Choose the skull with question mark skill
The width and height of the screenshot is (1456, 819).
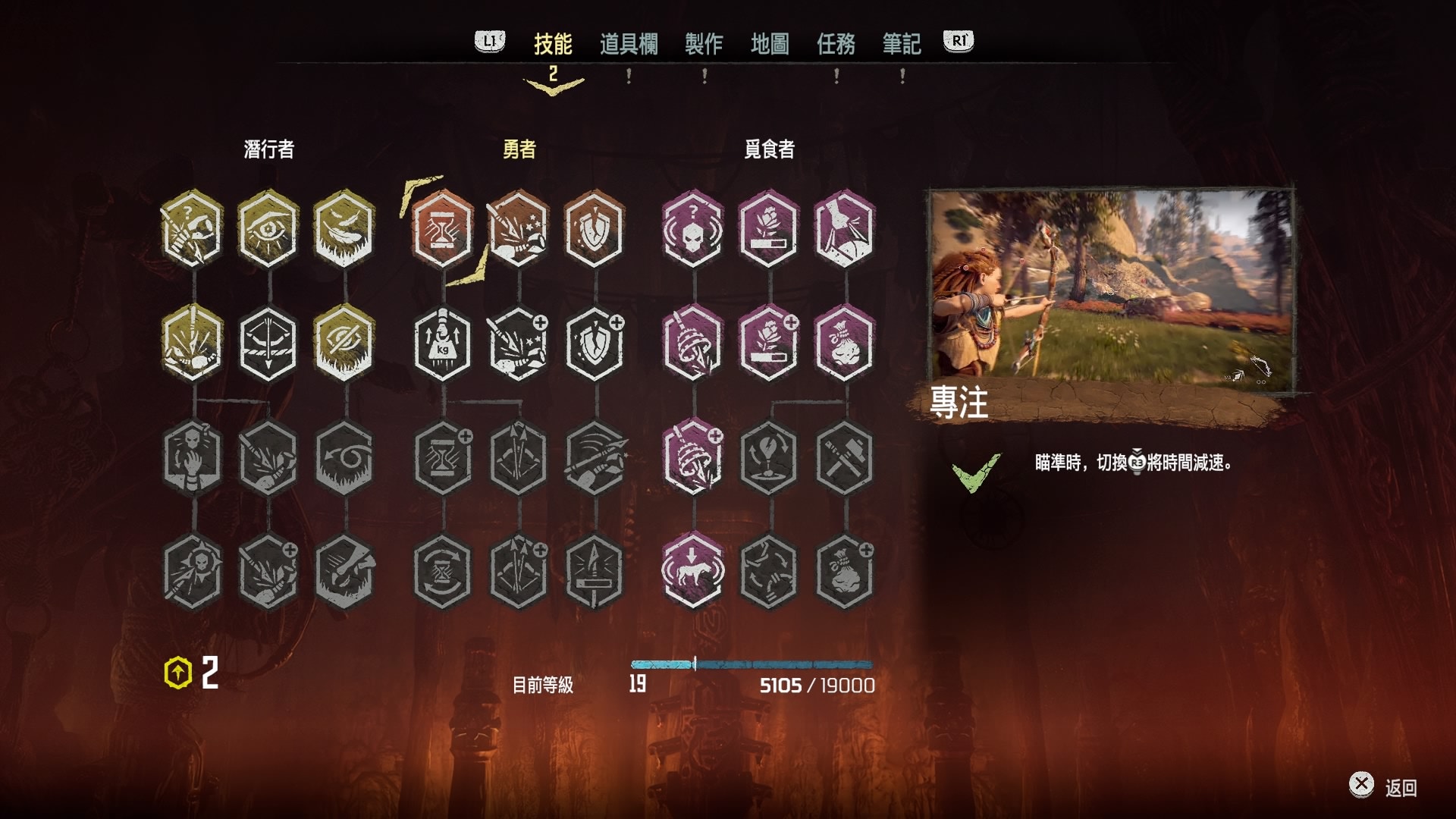[x=692, y=229]
